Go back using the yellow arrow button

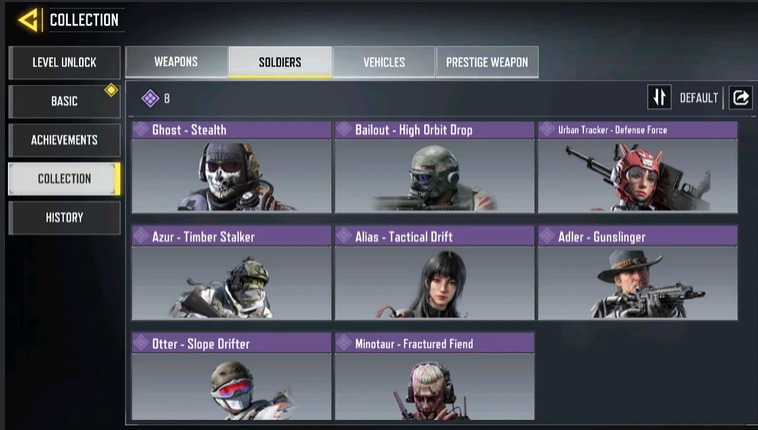coord(29,19)
